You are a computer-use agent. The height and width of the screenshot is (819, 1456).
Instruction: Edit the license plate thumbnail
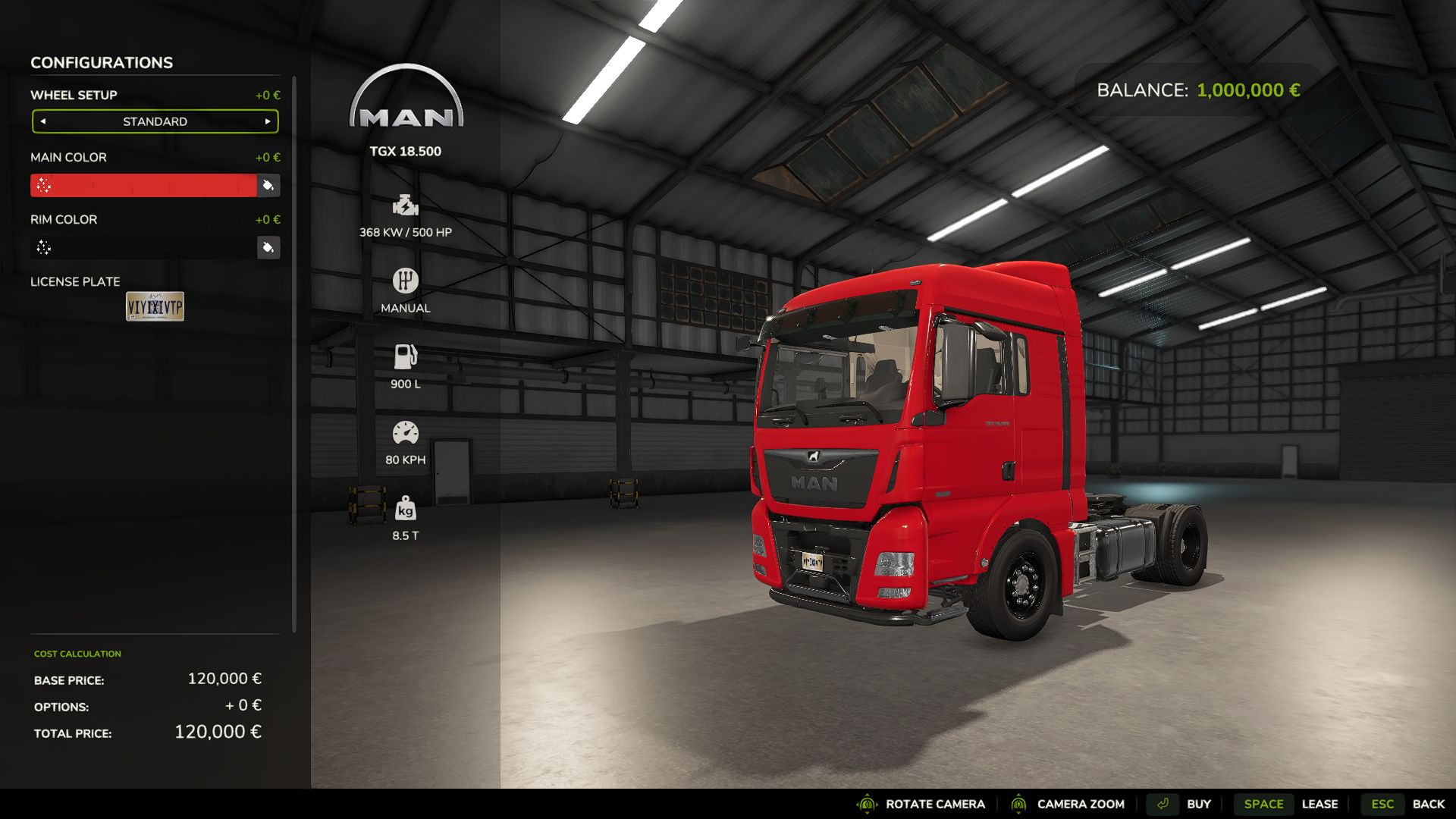click(x=155, y=306)
